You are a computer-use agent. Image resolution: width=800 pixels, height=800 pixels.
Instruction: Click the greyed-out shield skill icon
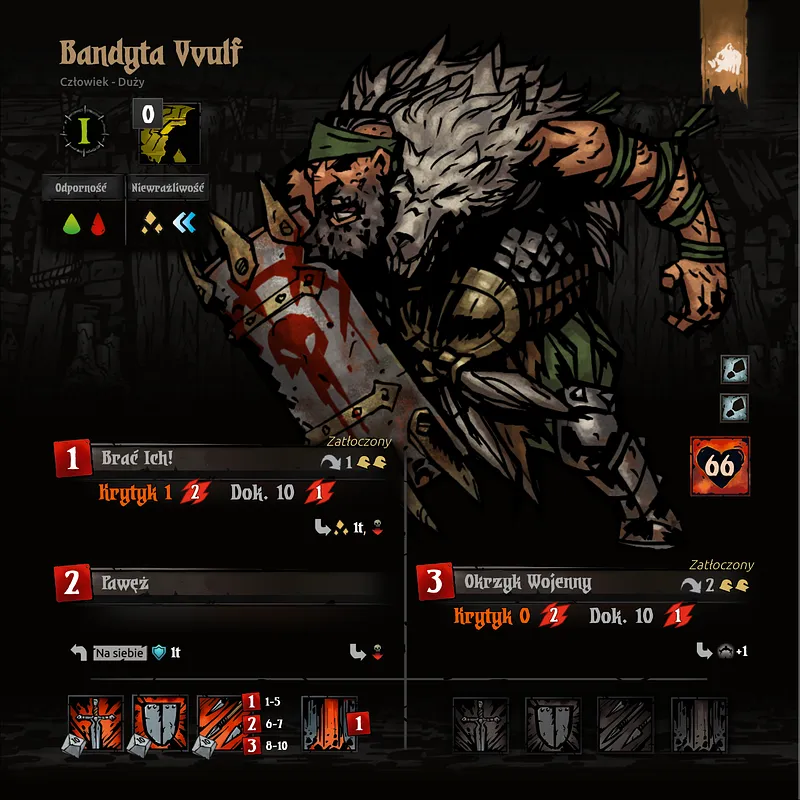coord(553,723)
